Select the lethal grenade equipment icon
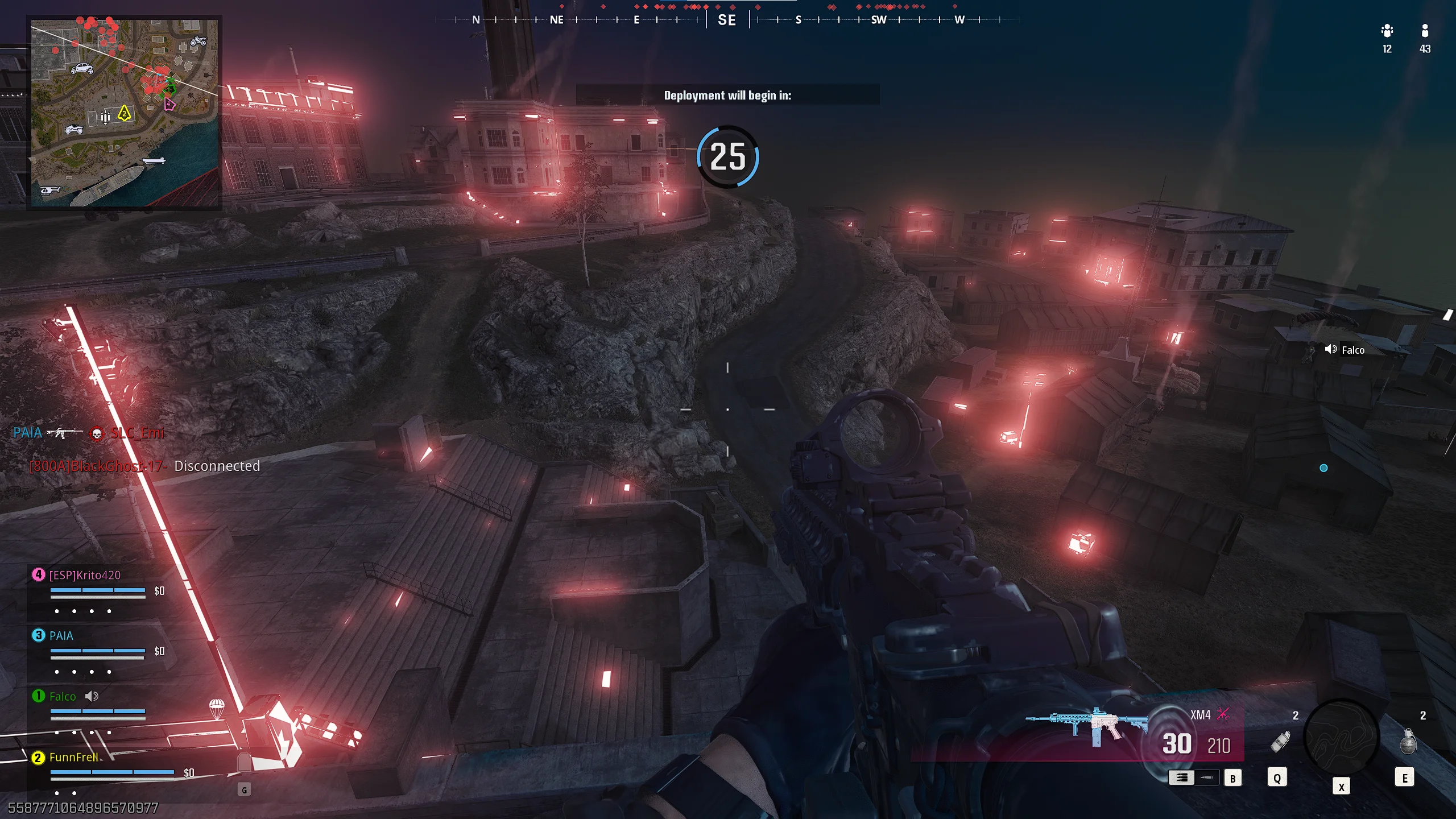The width and height of the screenshot is (1456, 819). pos(1408,742)
